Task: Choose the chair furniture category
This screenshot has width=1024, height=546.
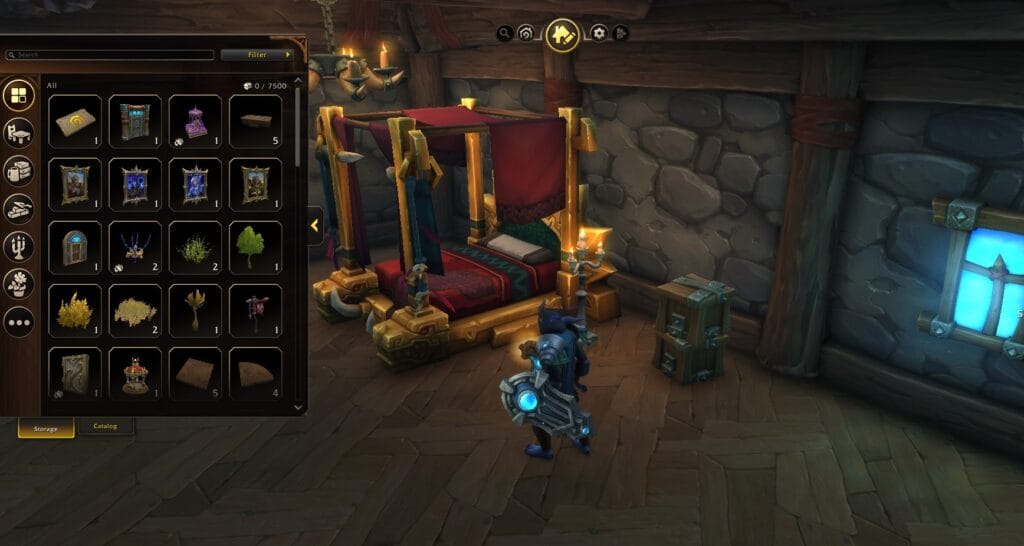Action: pos(19,133)
